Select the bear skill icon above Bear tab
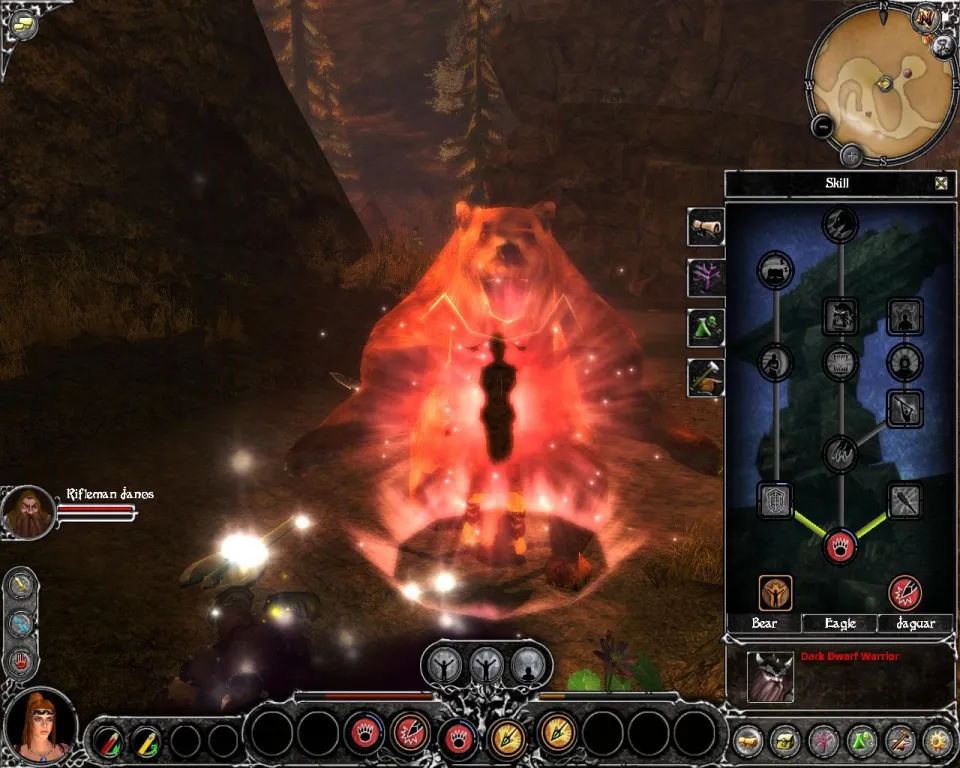The image size is (960, 768). [x=775, y=592]
